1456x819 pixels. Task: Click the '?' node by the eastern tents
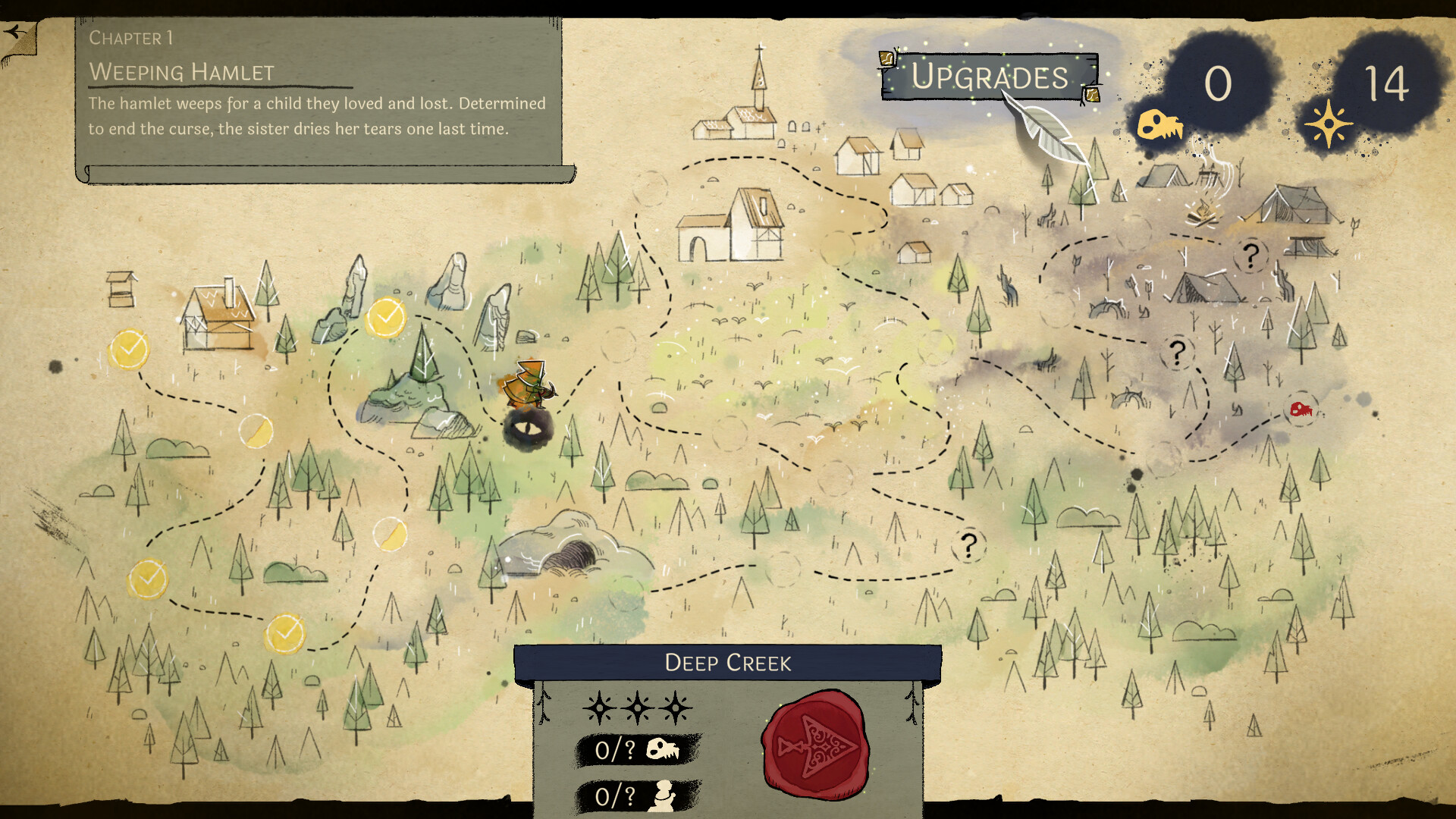click(1178, 351)
